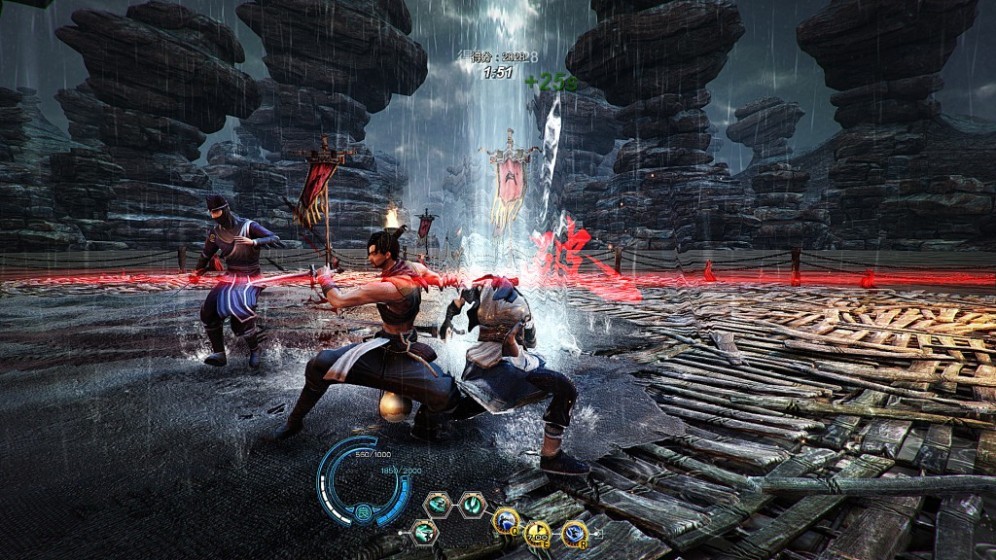Select the cooldown skill showing 7.00
The width and height of the screenshot is (996, 560).
[539, 534]
